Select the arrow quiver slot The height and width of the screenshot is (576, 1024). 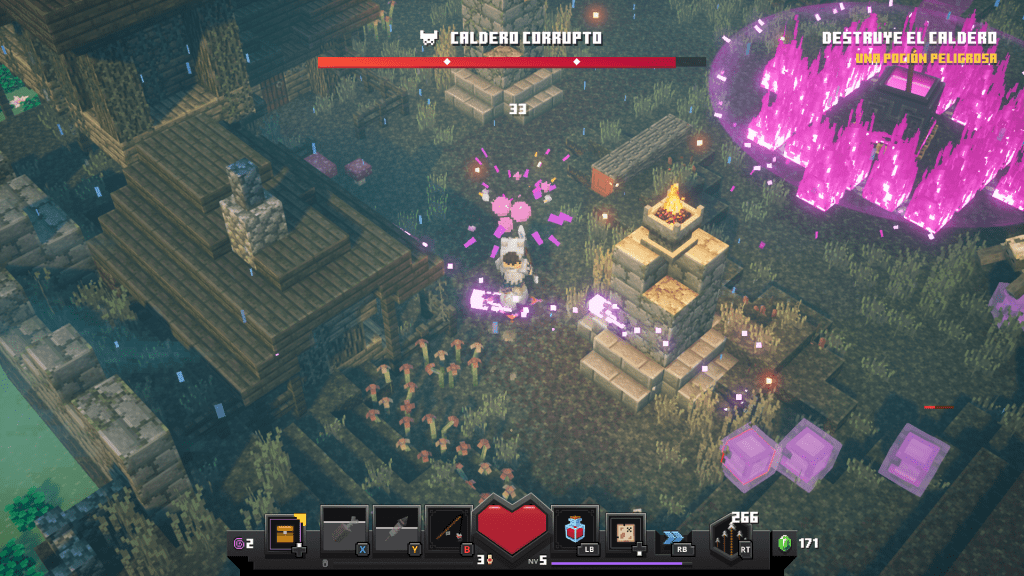click(732, 537)
